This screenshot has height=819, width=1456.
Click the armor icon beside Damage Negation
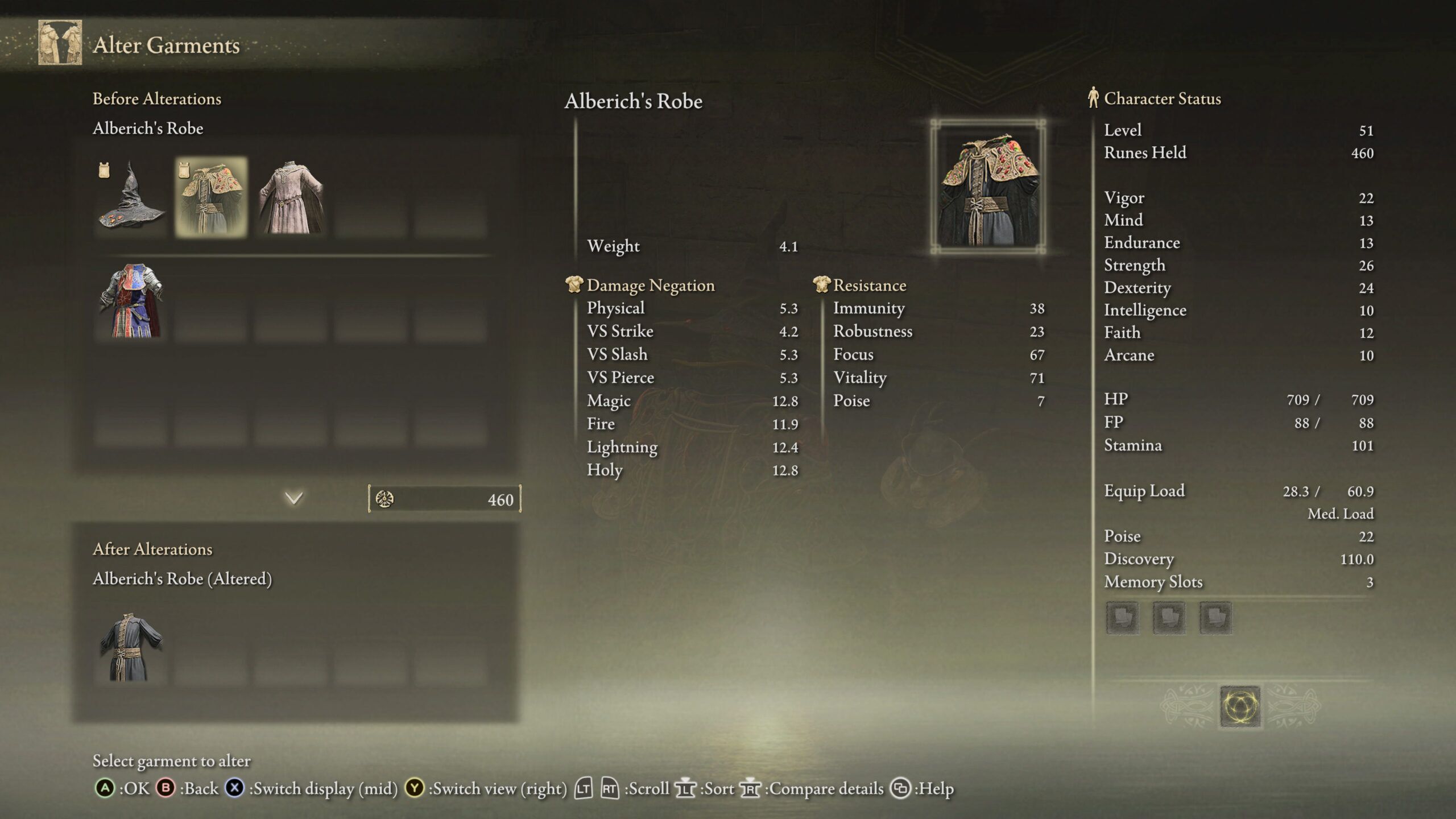576,285
